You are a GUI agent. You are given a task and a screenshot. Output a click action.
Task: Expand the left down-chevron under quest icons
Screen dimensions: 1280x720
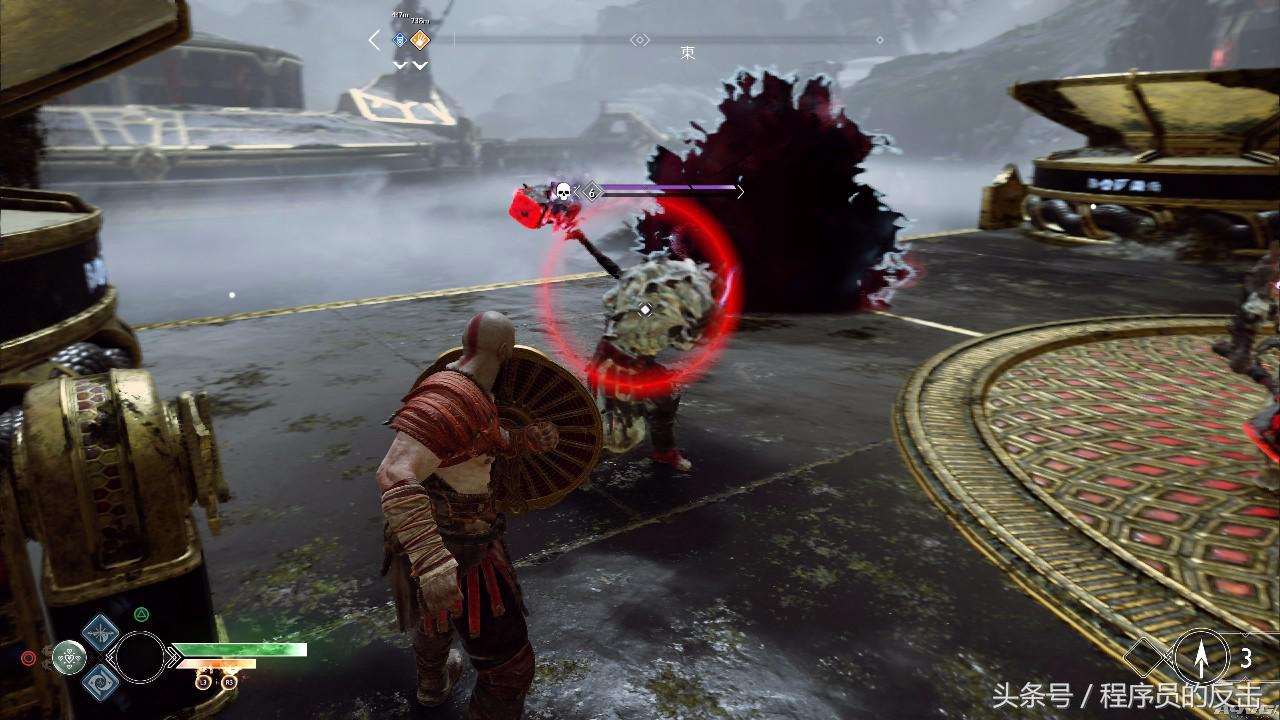click(400, 64)
